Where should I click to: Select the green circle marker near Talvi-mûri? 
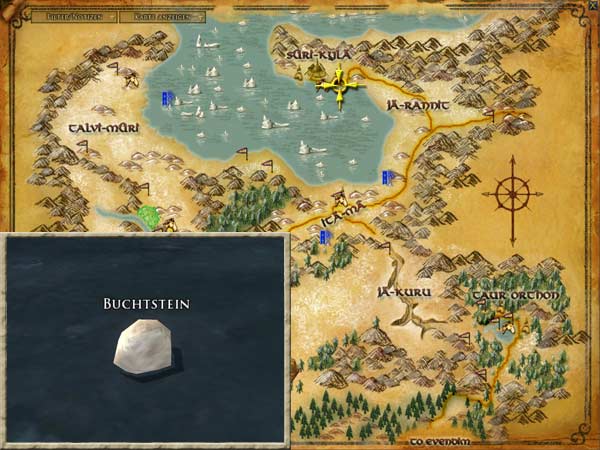click(150, 215)
